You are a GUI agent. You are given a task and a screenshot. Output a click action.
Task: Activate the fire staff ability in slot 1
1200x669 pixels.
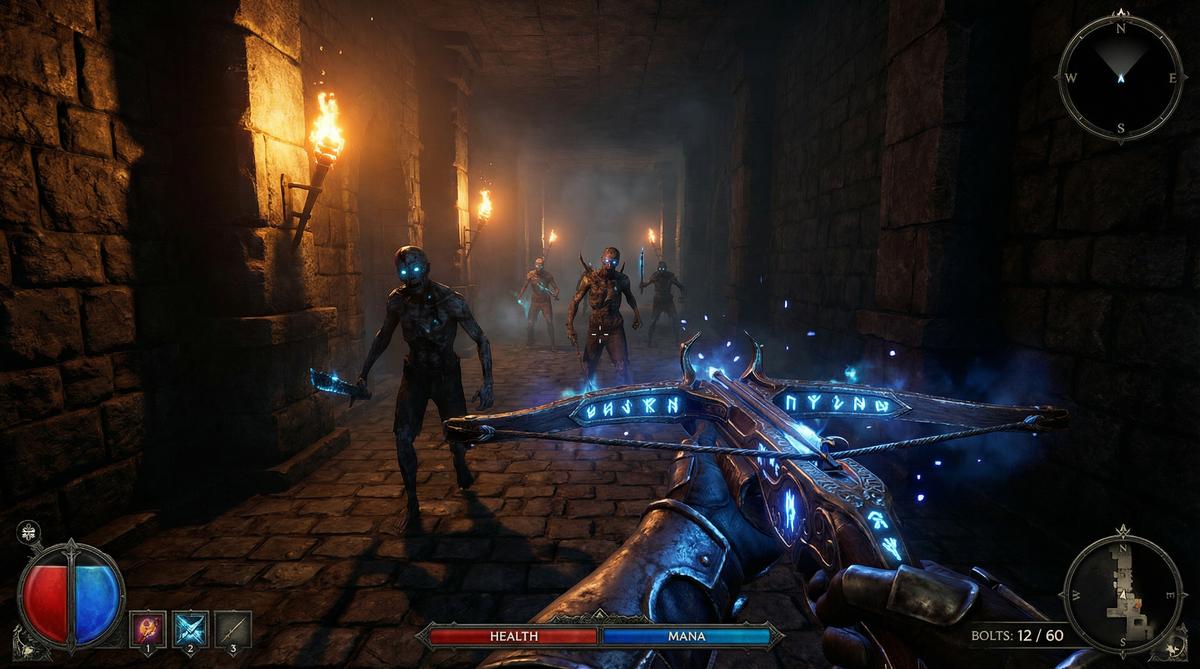pos(148,628)
